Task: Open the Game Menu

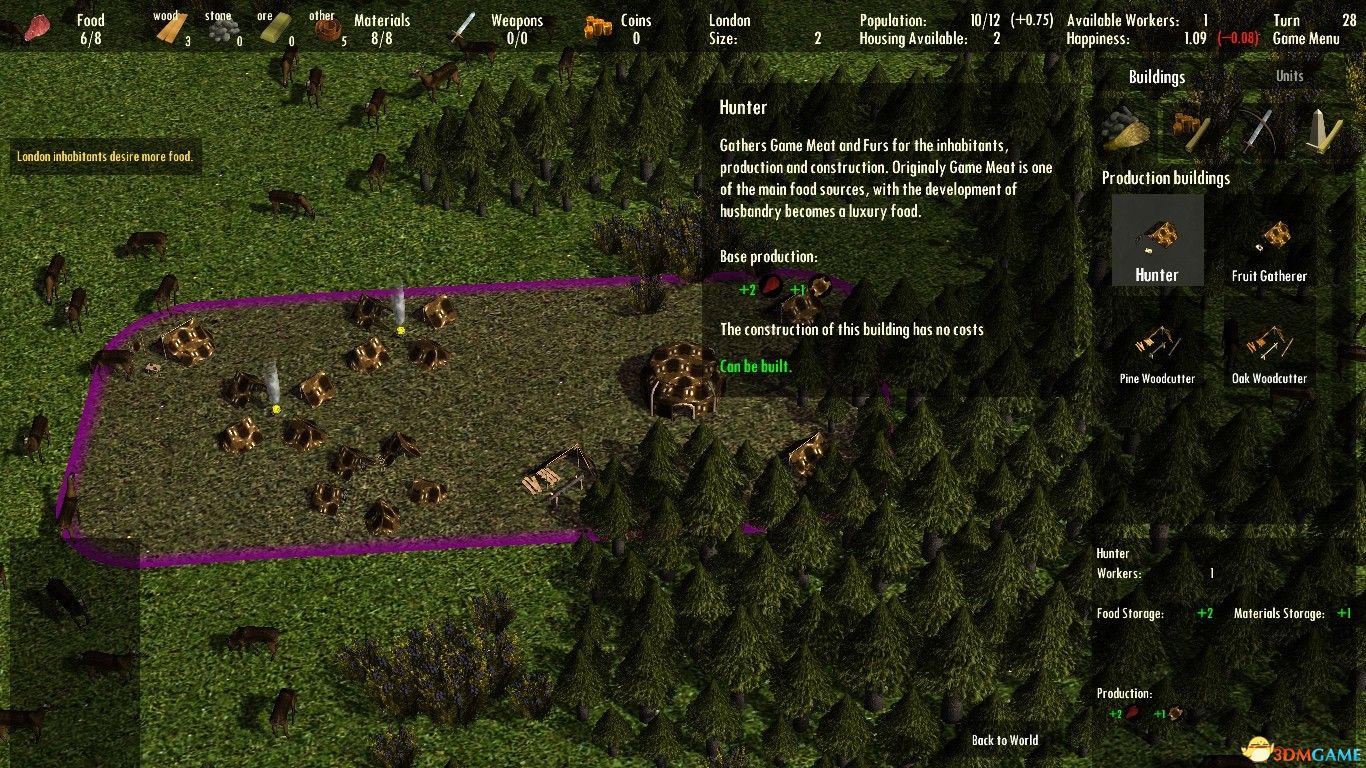Action: 1304,39
